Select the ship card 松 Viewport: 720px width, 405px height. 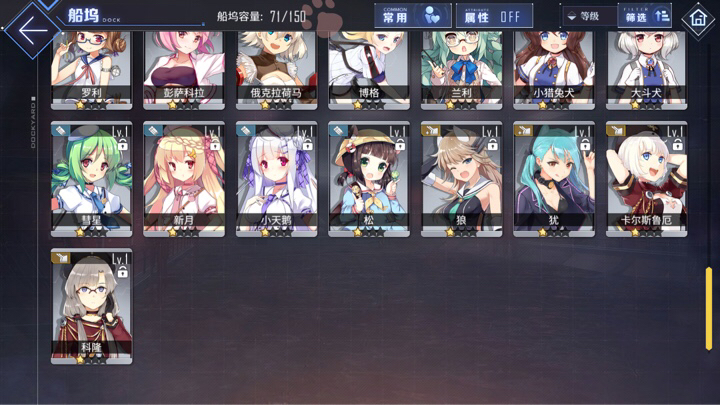(369, 178)
